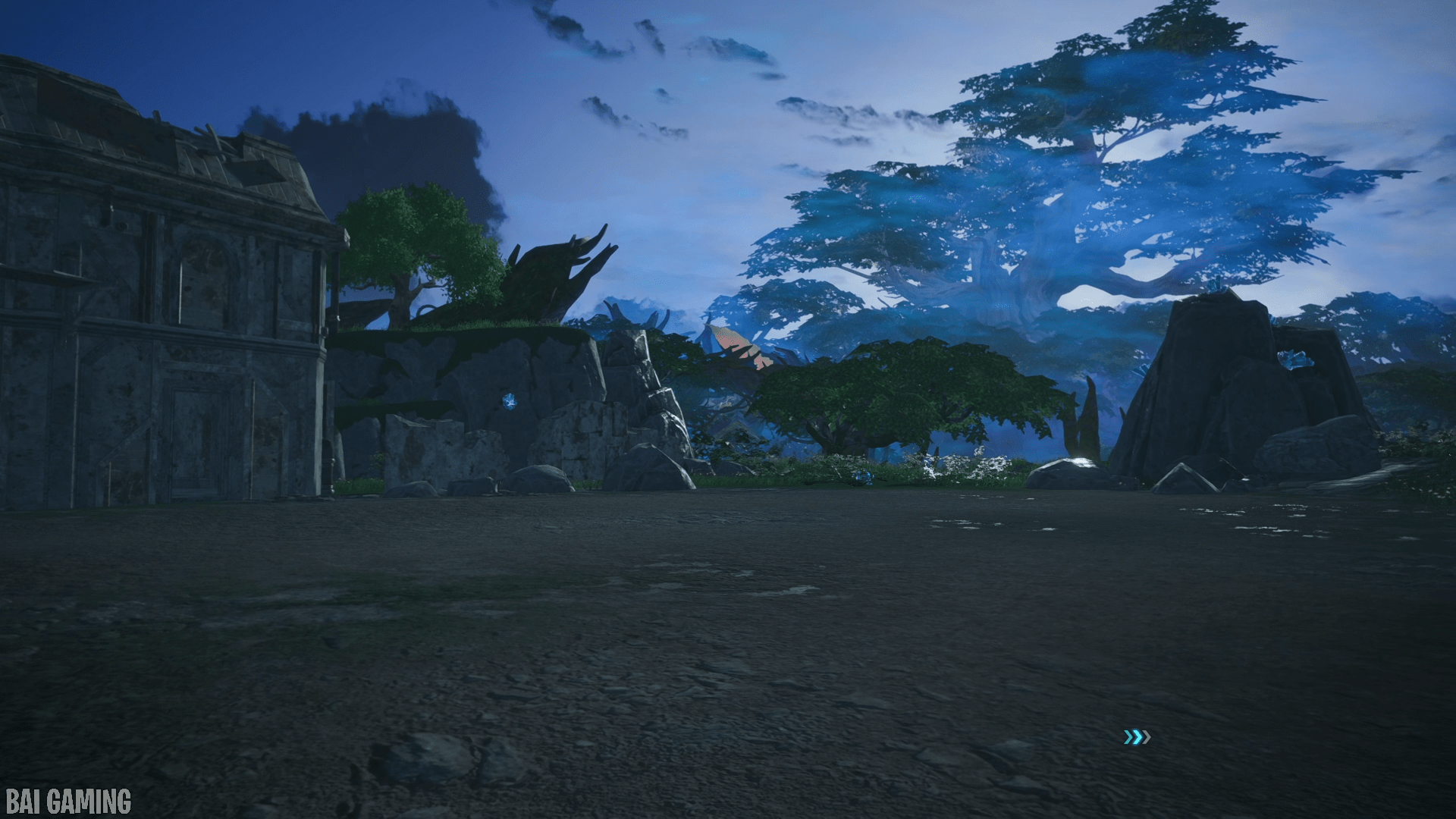The height and width of the screenshot is (819, 1456).
Task: Skip the cutscene with the blue chevron arrows
Action: [x=1137, y=737]
